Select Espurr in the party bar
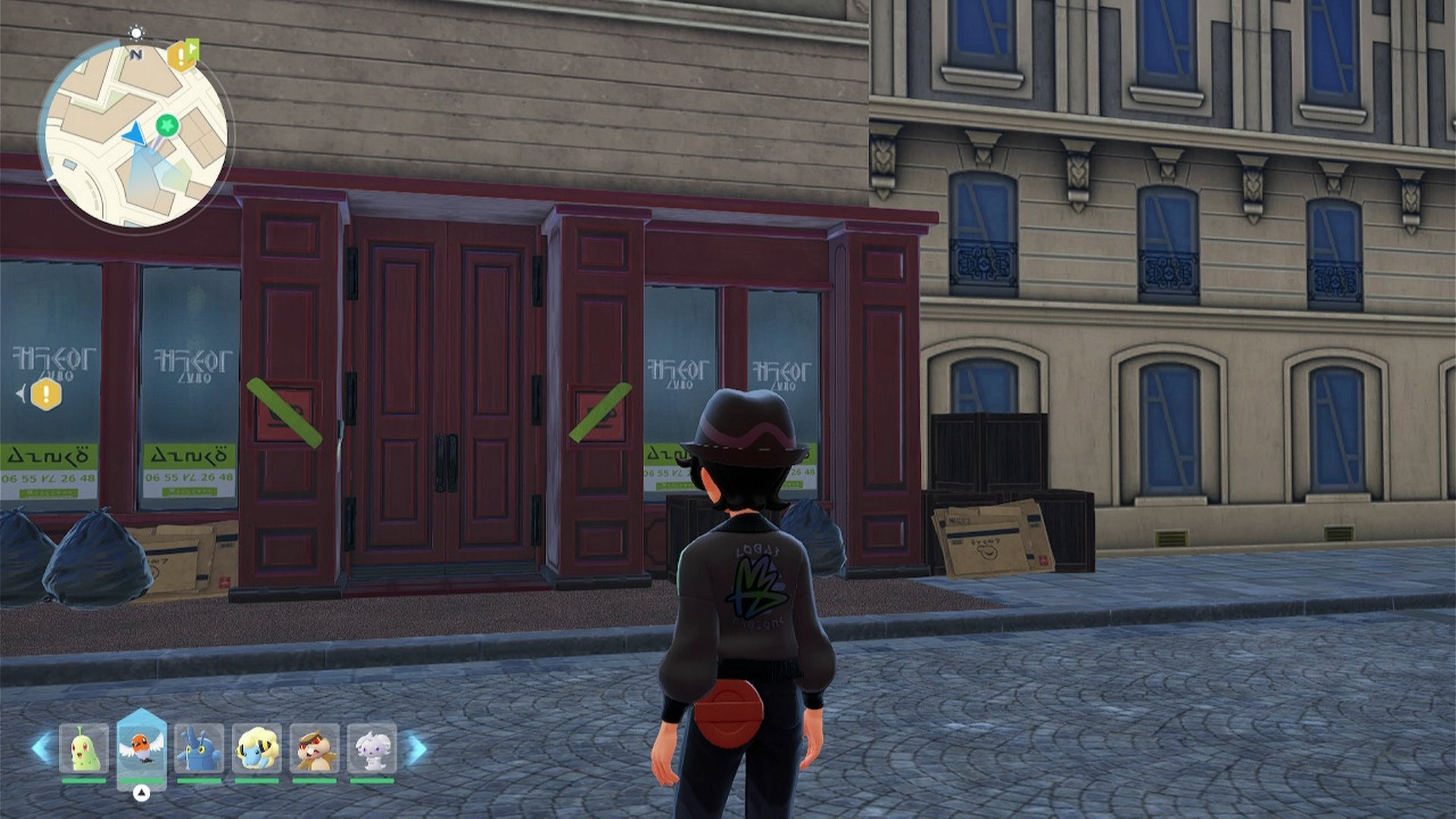Viewport: 1456px width, 819px height. point(372,749)
